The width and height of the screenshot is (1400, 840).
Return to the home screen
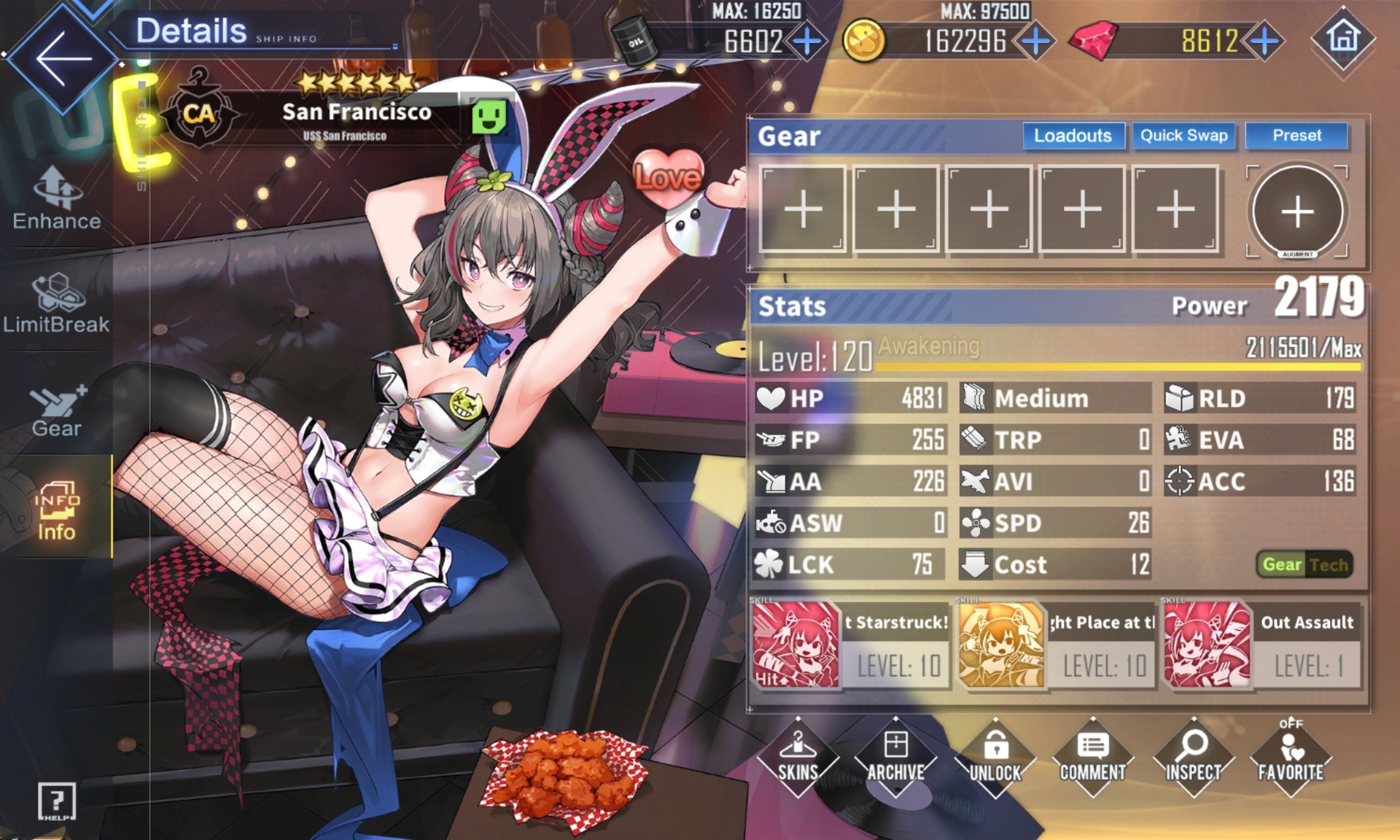click(x=1344, y=39)
